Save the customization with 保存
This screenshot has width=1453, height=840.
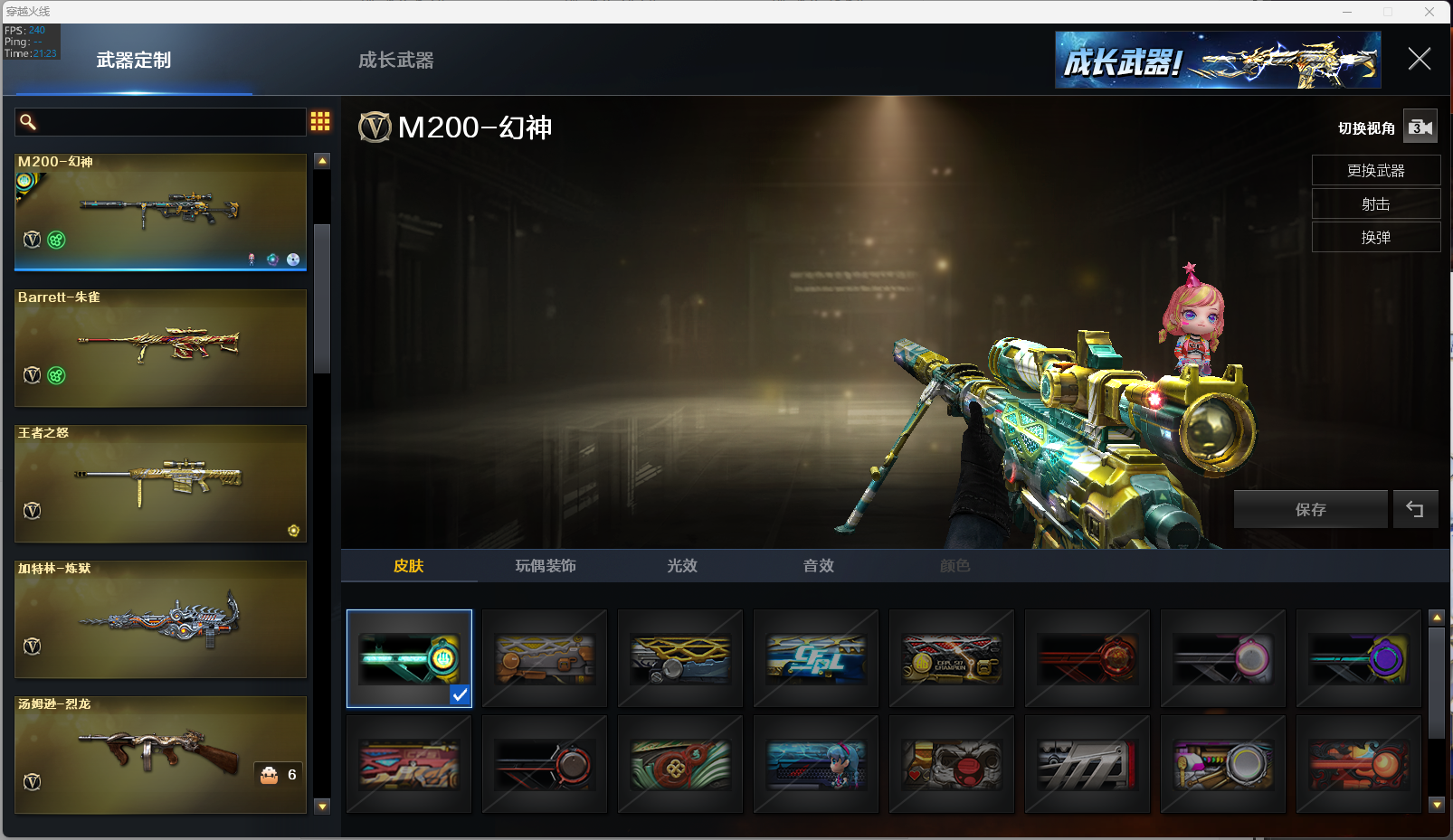[1310, 510]
